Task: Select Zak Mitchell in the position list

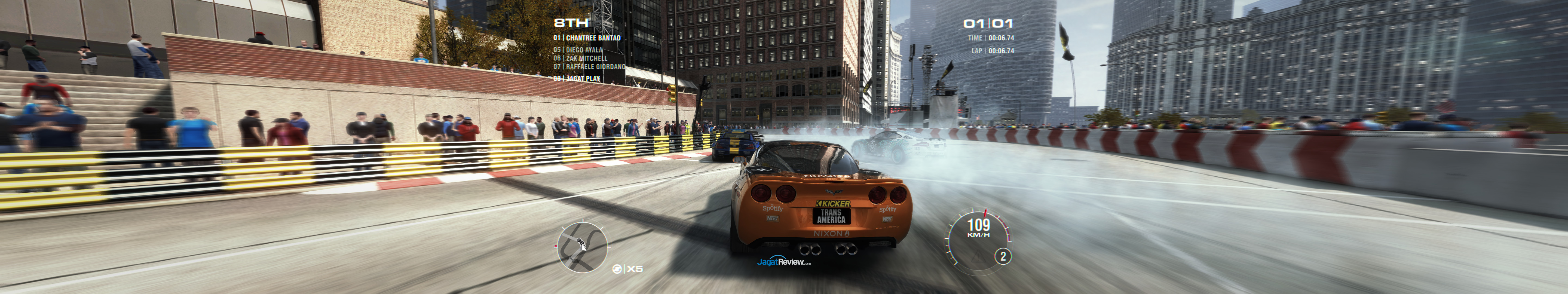Action: coord(580,59)
